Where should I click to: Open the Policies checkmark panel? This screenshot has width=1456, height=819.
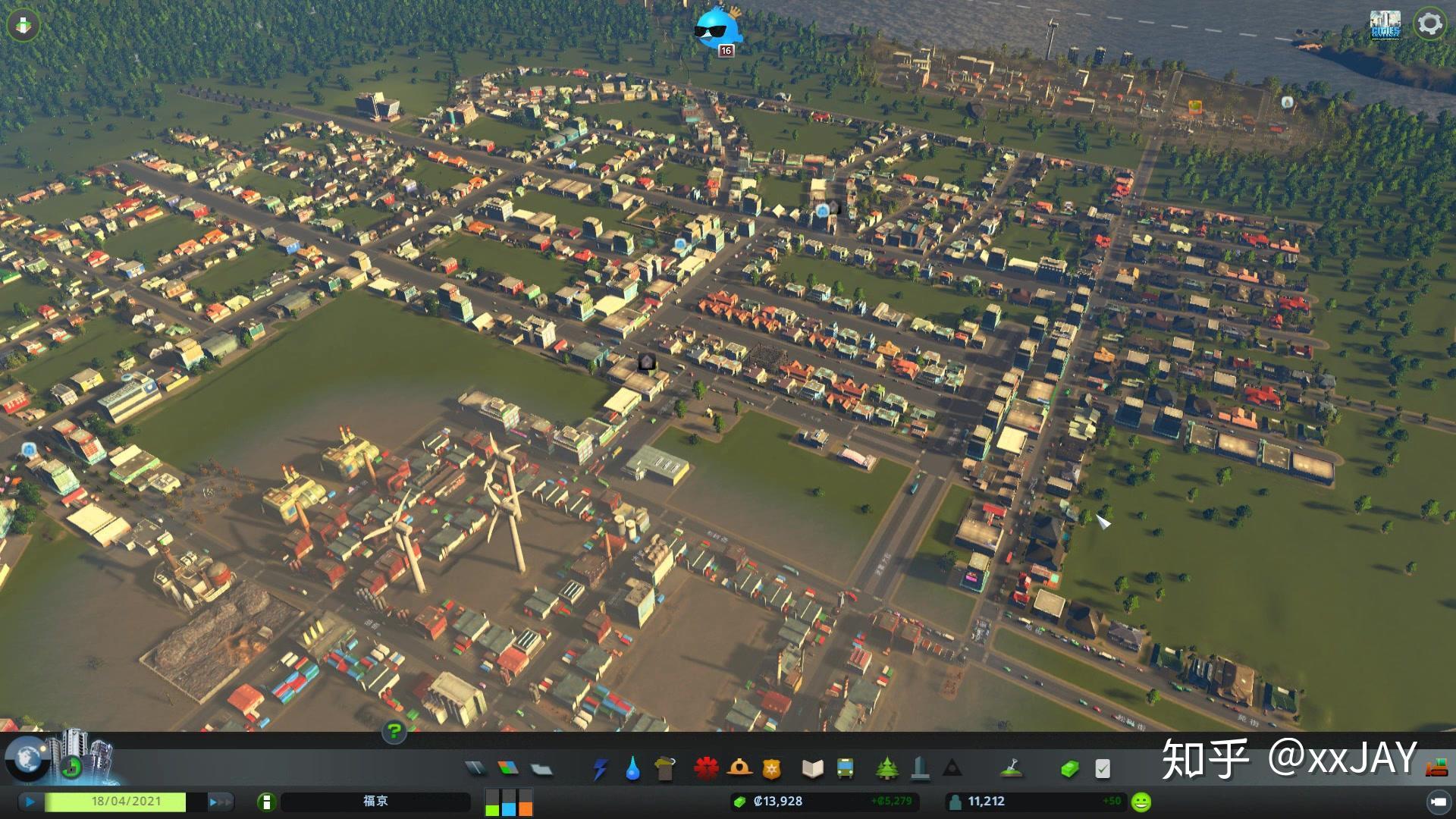[x=1103, y=769]
